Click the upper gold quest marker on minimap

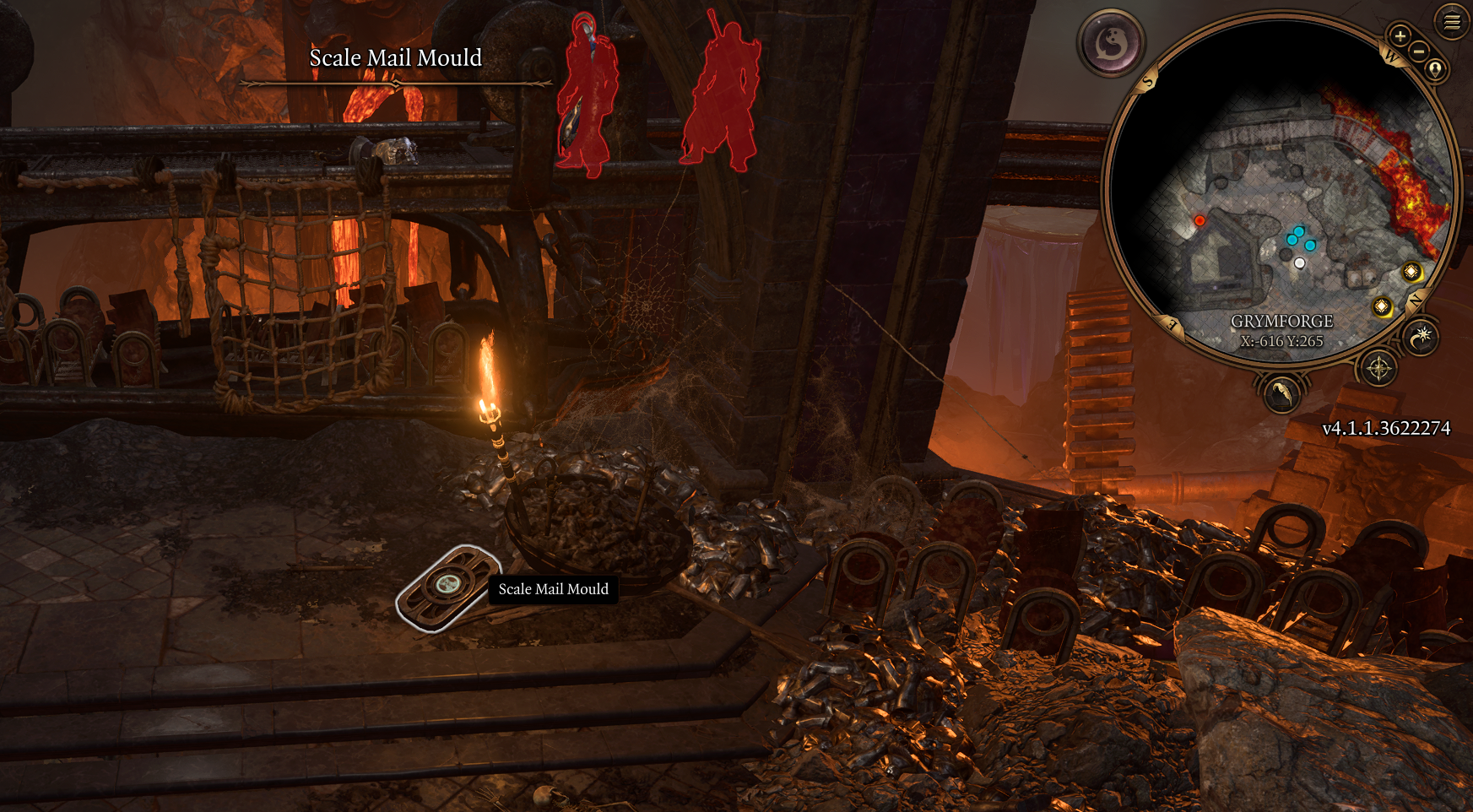[1411, 272]
